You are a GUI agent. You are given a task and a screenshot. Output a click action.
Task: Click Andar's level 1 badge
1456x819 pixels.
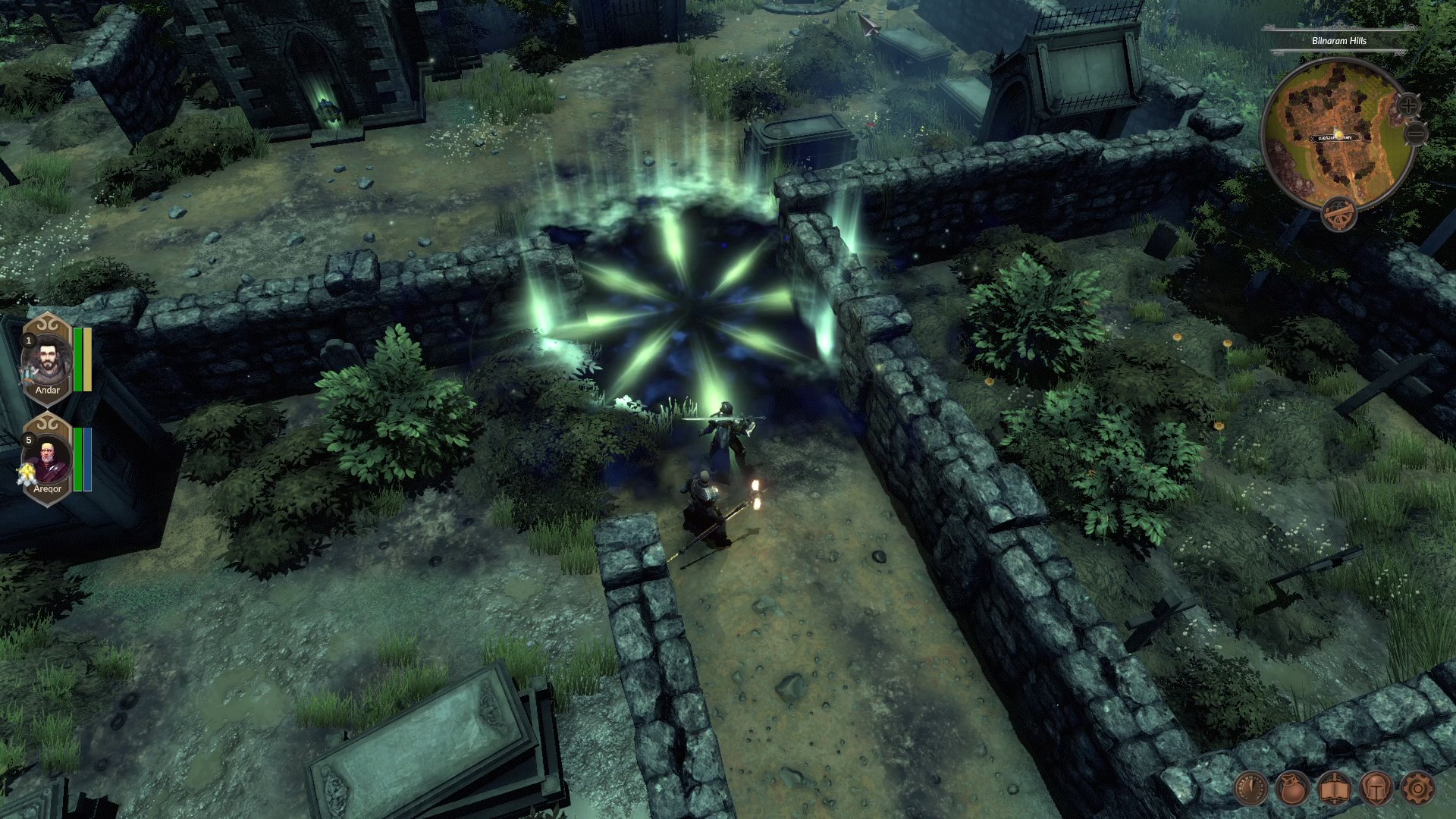pos(27,340)
